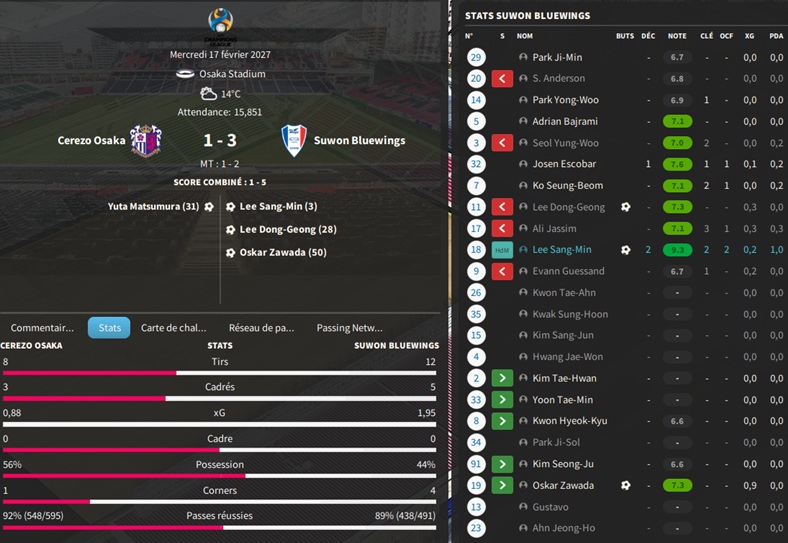The image size is (788, 543).
Task: Open Adrian Bajrami's player row
Action: click(x=564, y=121)
